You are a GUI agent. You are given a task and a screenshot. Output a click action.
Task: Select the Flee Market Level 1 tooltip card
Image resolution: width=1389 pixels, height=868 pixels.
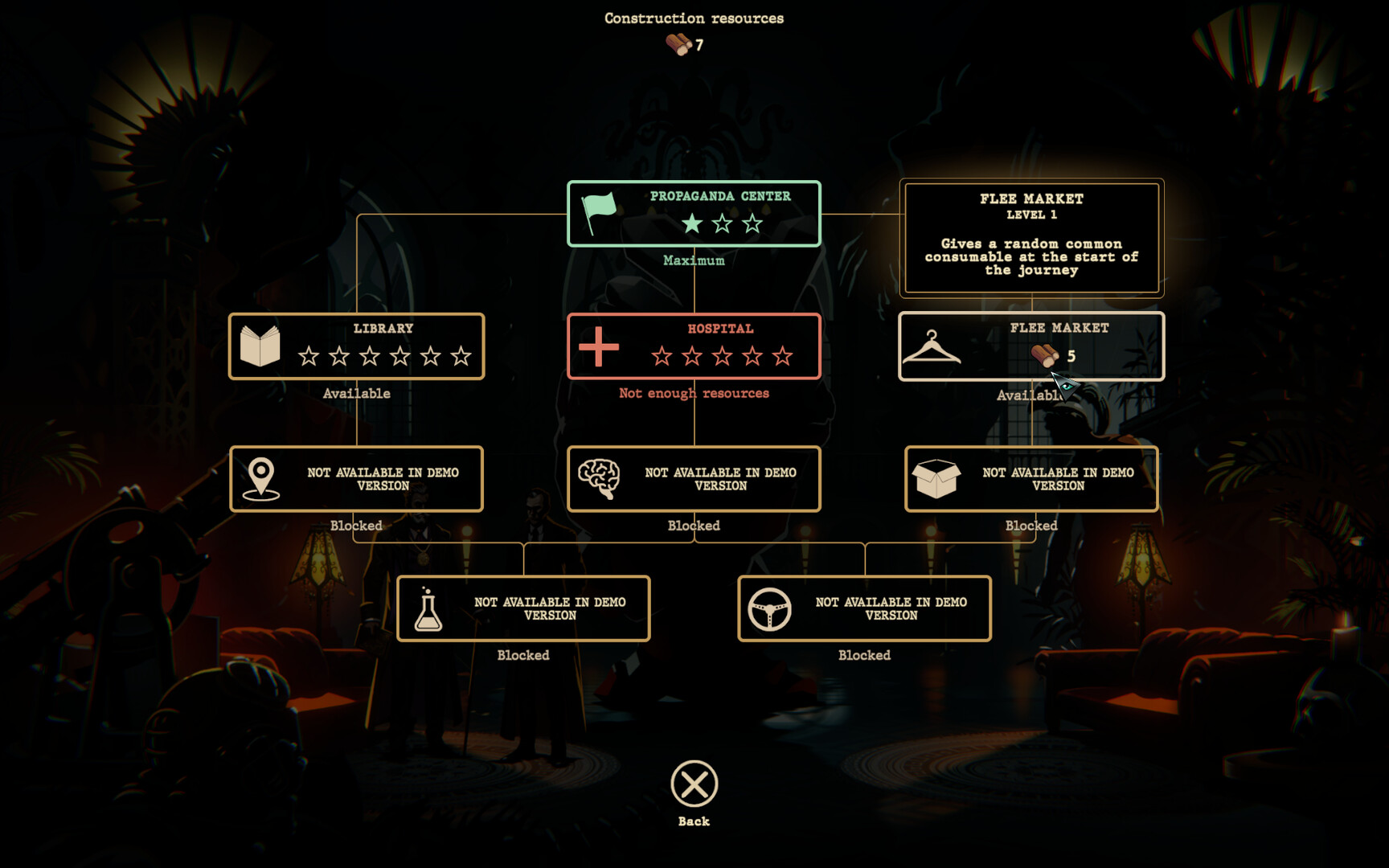(x=1031, y=237)
